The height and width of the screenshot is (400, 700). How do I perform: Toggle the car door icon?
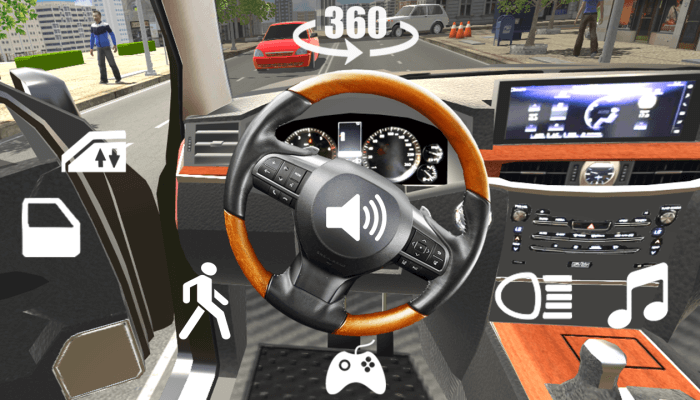point(51,229)
